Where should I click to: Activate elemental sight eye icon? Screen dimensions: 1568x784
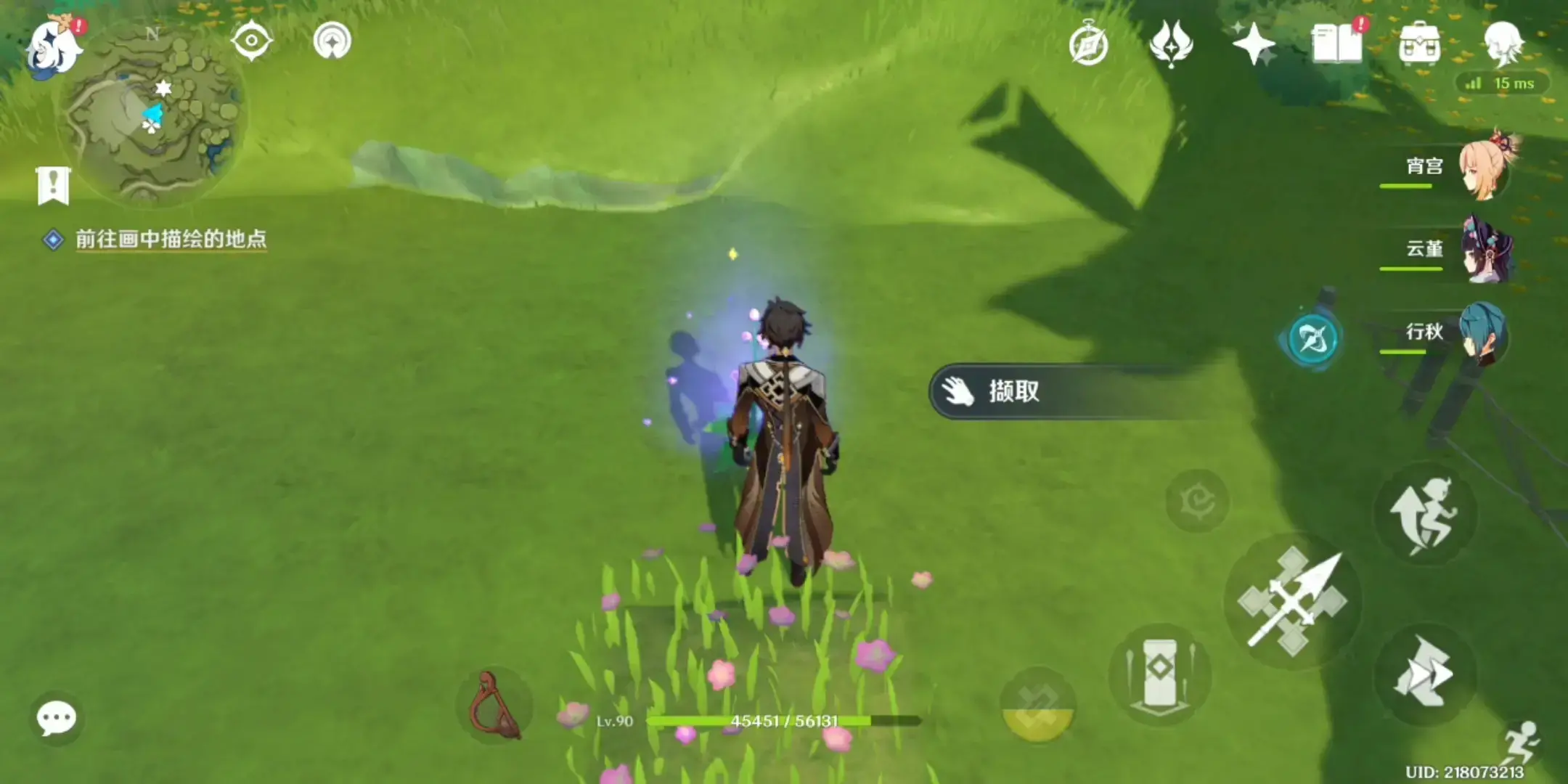tap(251, 41)
